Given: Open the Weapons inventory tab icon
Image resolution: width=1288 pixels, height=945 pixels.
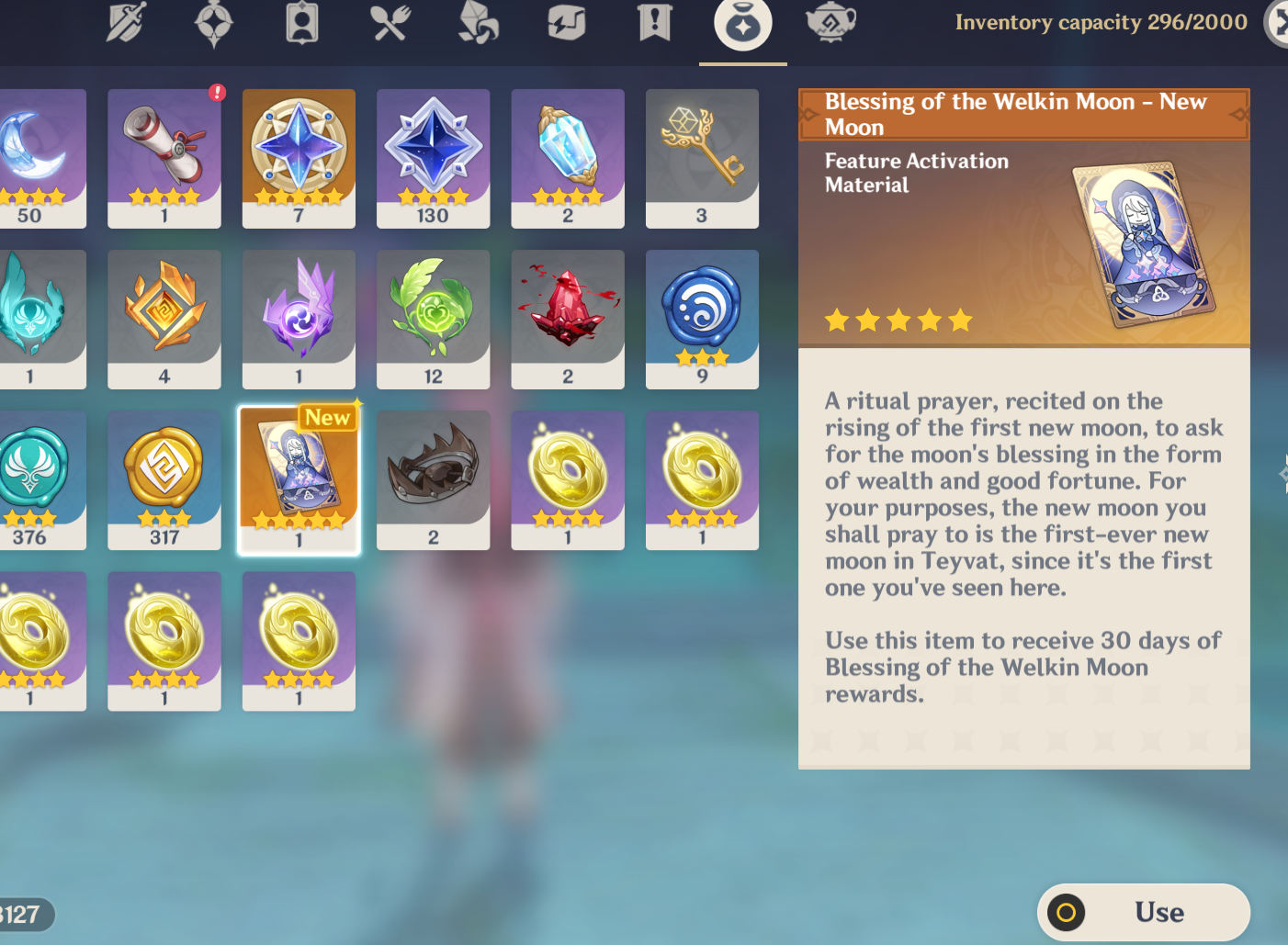Looking at the screenshot, I should 126,24.
